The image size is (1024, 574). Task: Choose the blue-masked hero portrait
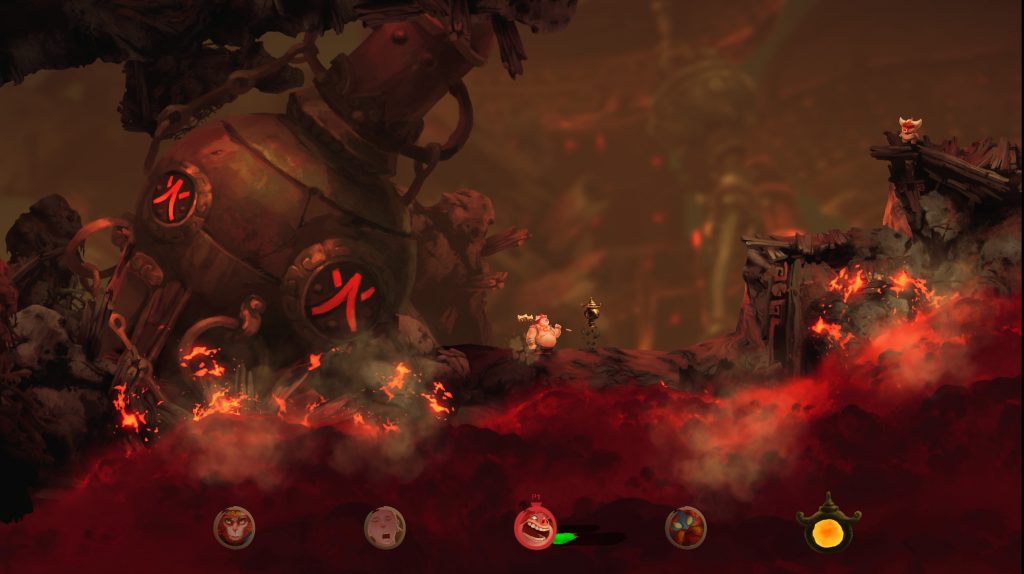[686, 527]
